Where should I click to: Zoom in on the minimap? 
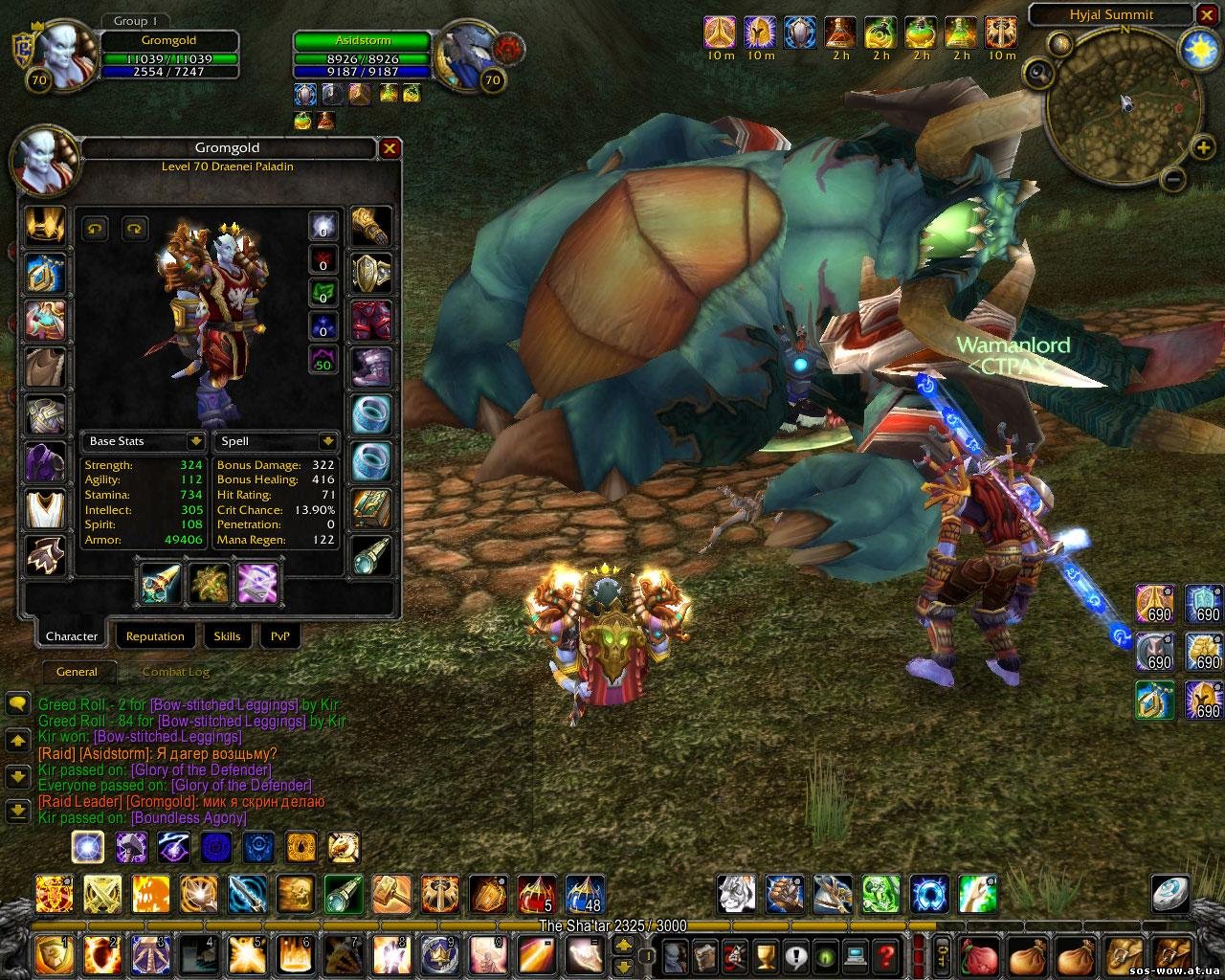[x=1202, y=147]
